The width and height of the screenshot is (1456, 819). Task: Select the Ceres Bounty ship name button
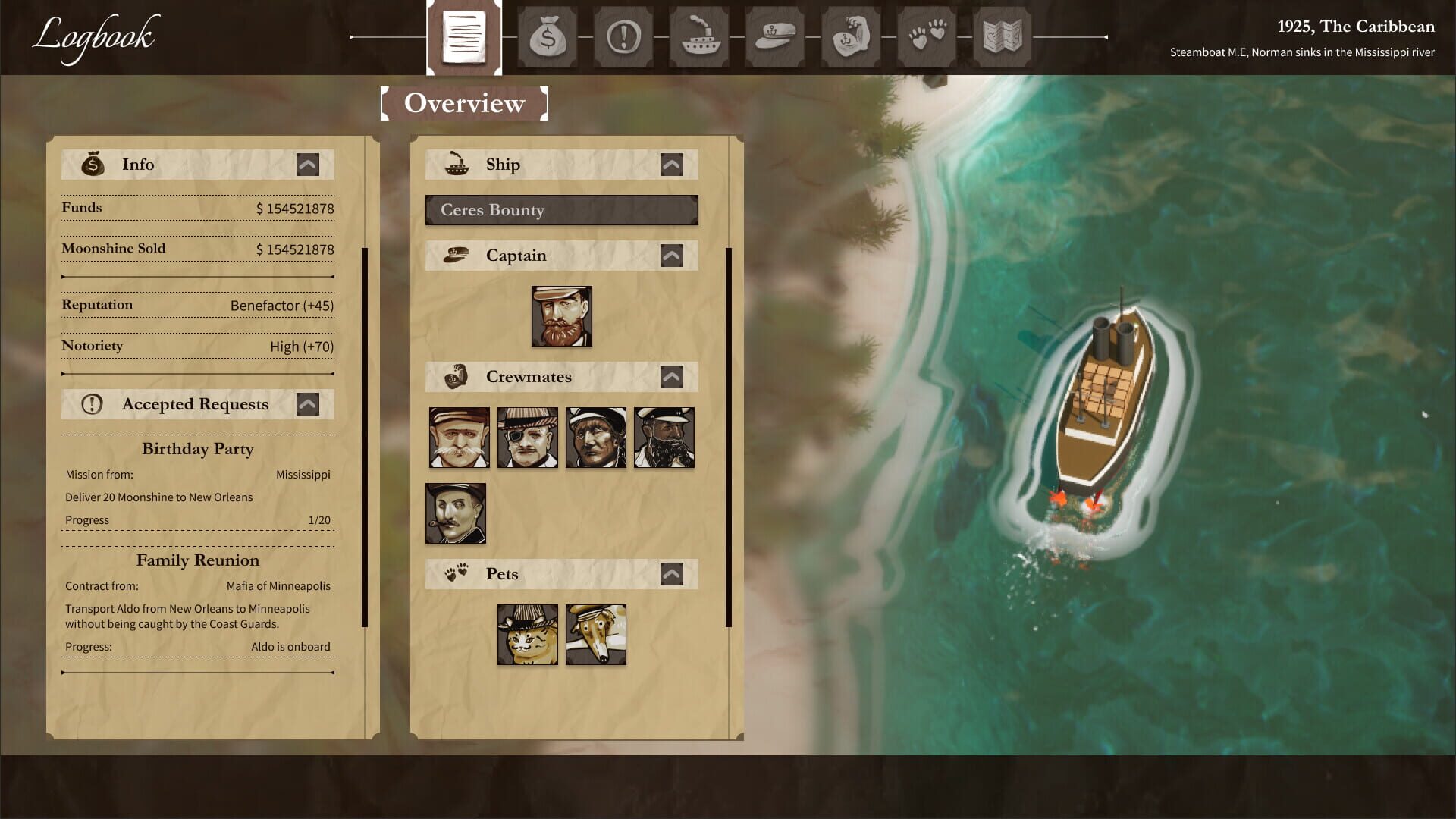pos(562,211)
